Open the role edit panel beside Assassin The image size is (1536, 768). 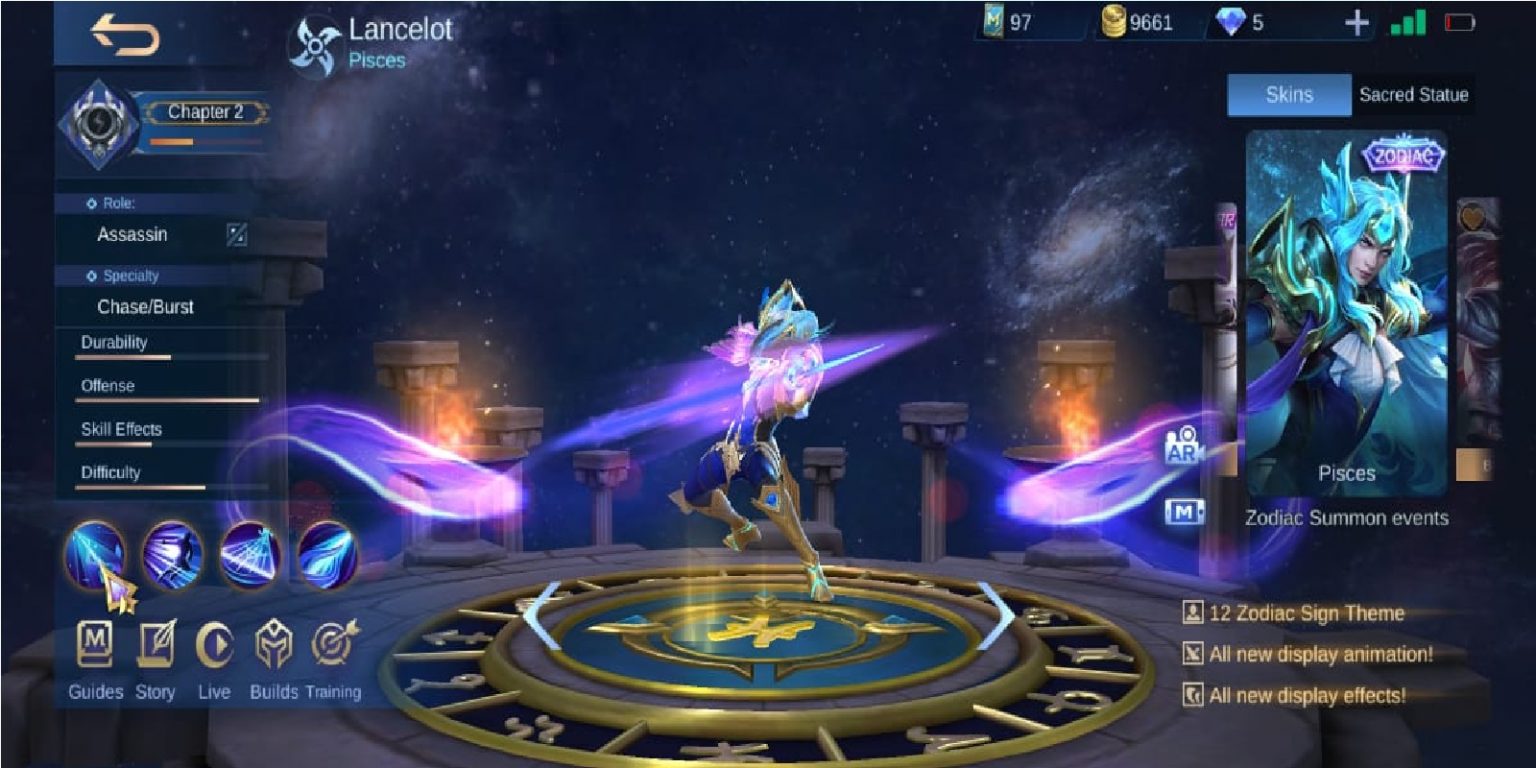pos(238,235)
